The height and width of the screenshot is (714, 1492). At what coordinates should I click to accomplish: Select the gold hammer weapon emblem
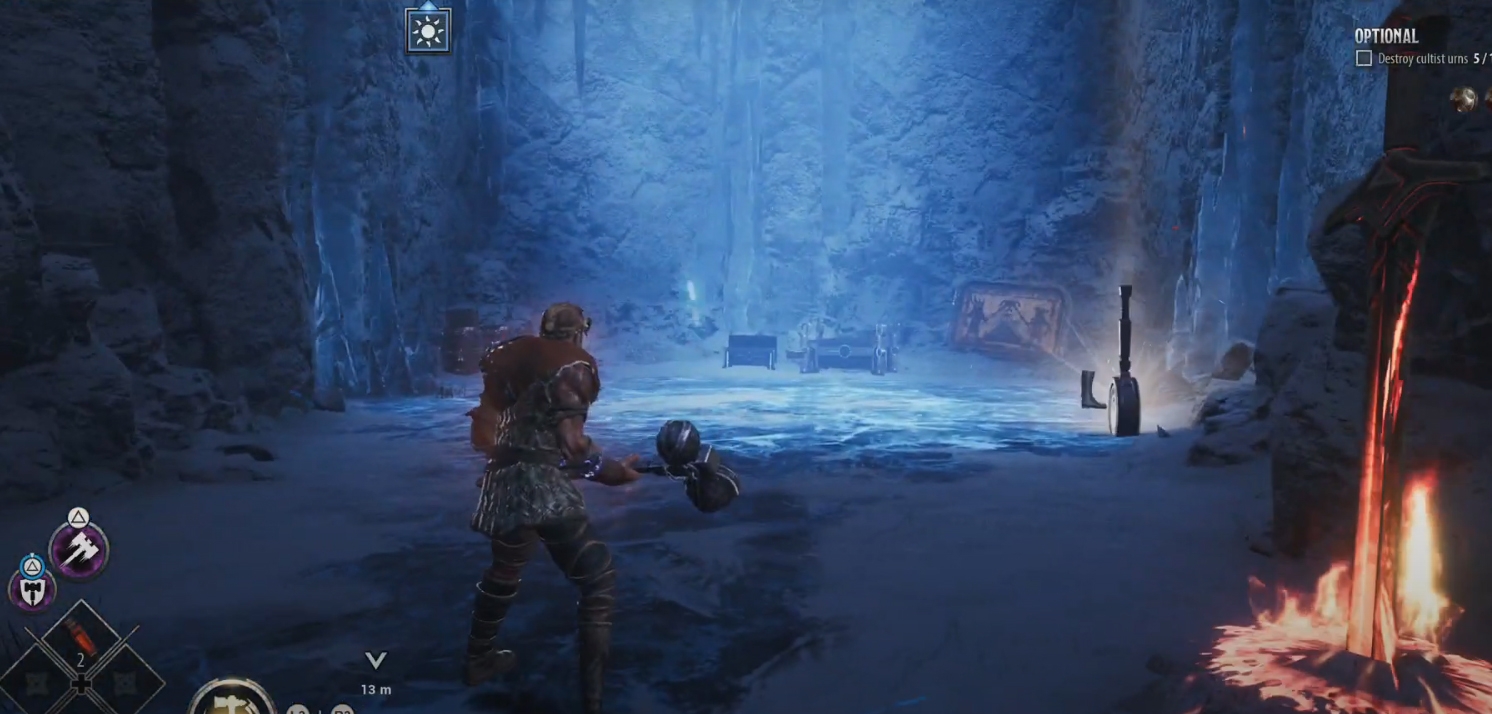coord(231,700)
